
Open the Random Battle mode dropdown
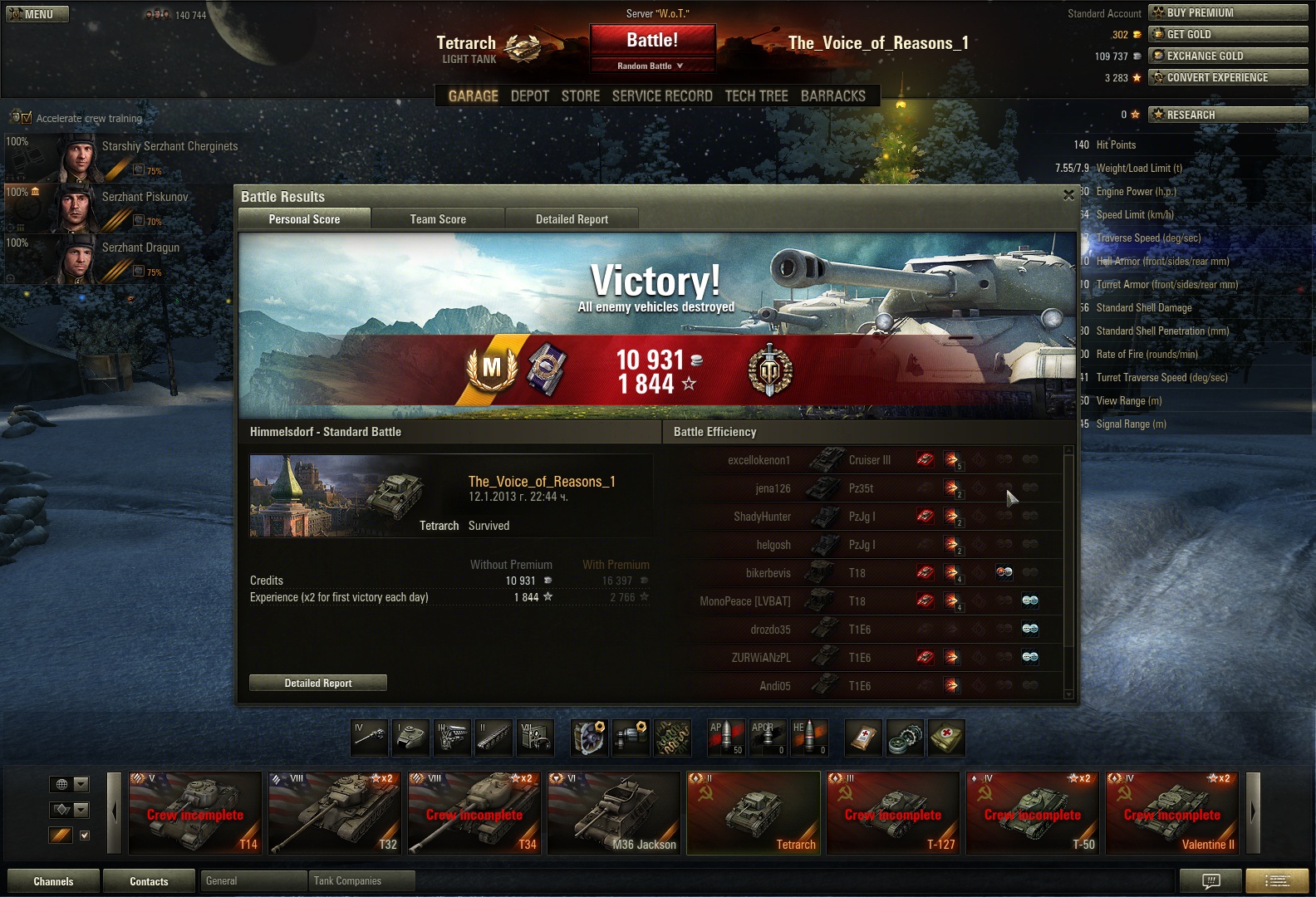click(x=651, y=66)
